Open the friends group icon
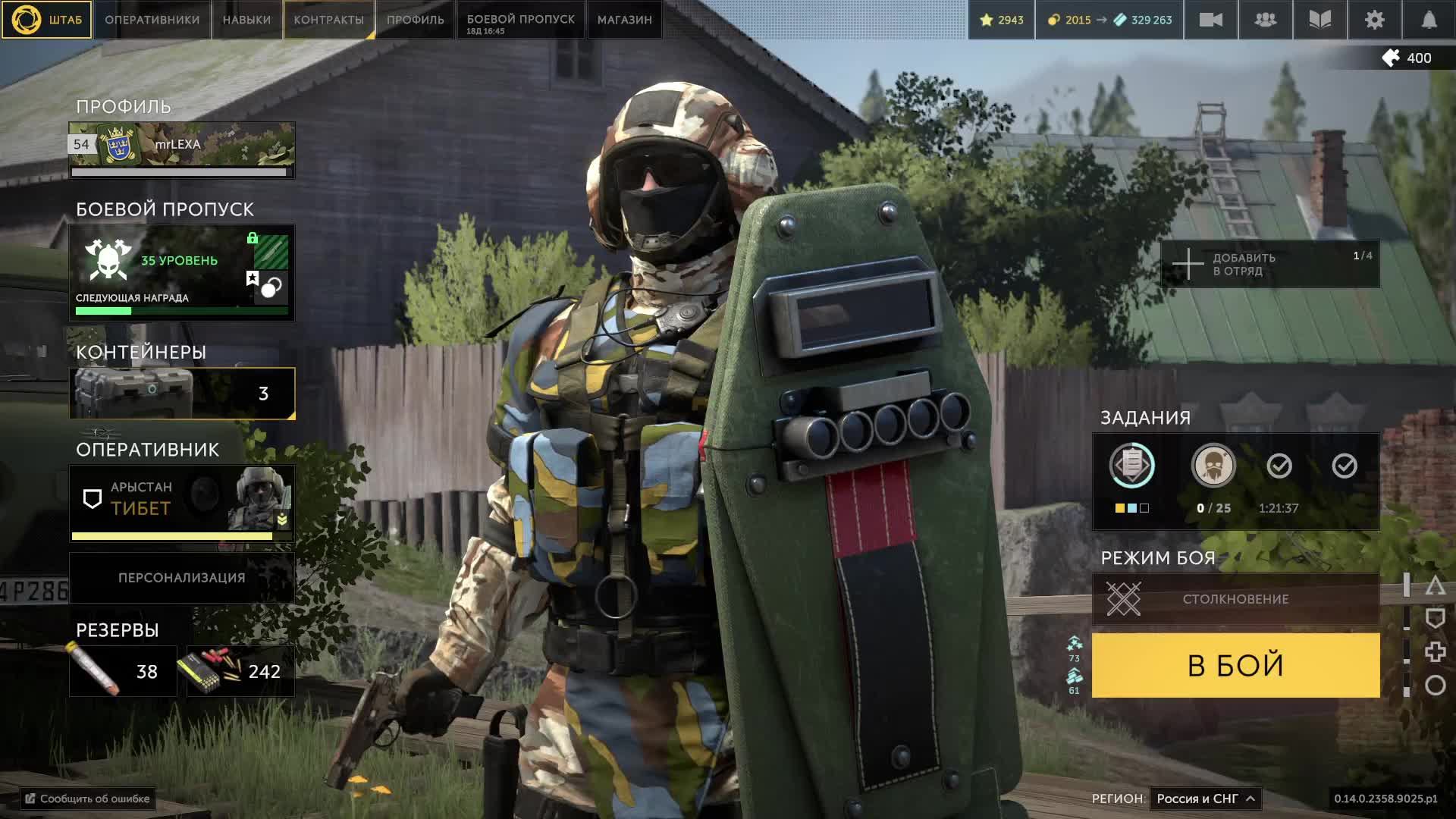 [x=1265, y=20]
